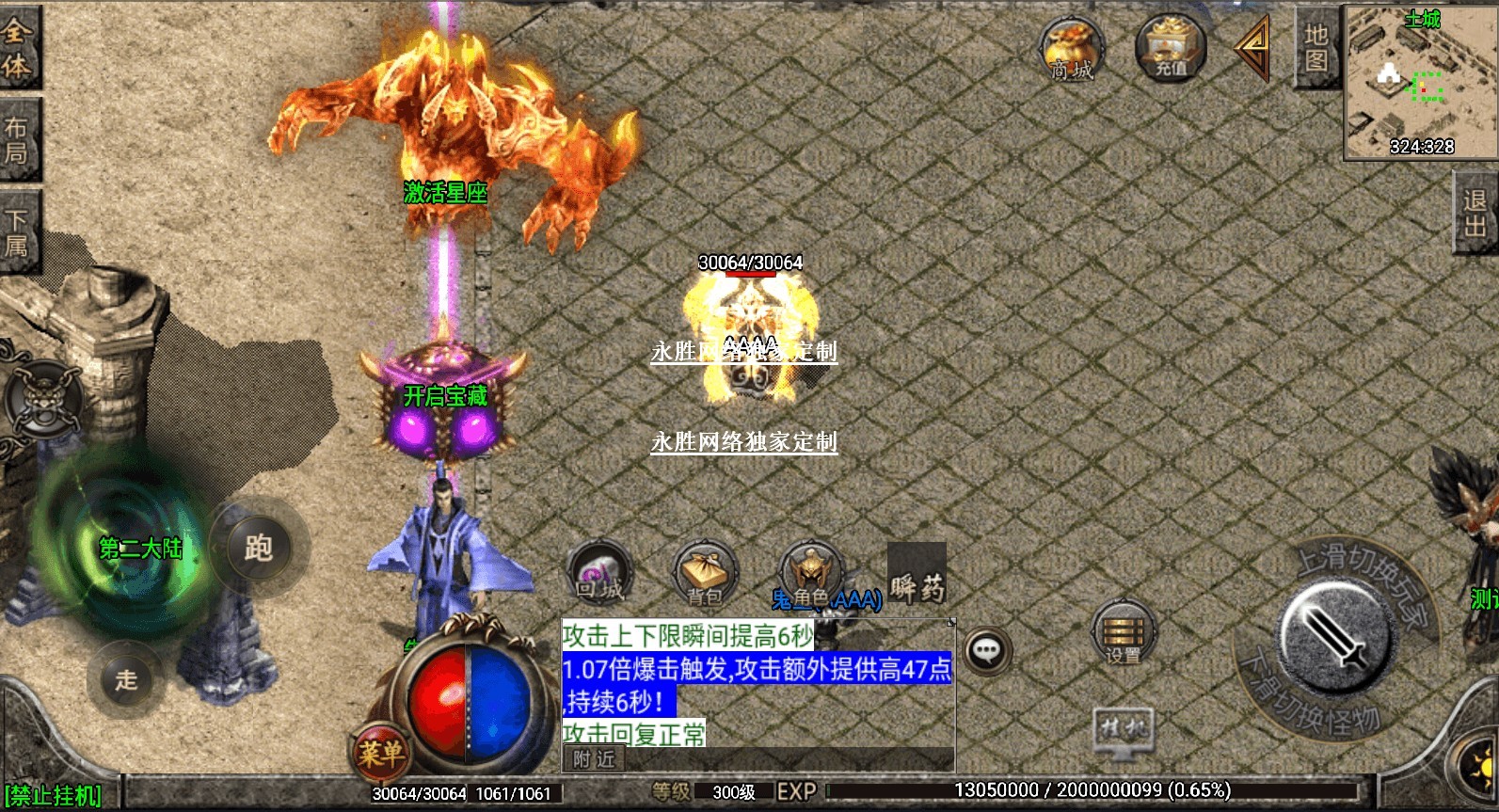The height and width of the screenshot is (812, 1499).
Task: Open the 地图 map button
Action: pyautogui.click(x=1316, y=47)
